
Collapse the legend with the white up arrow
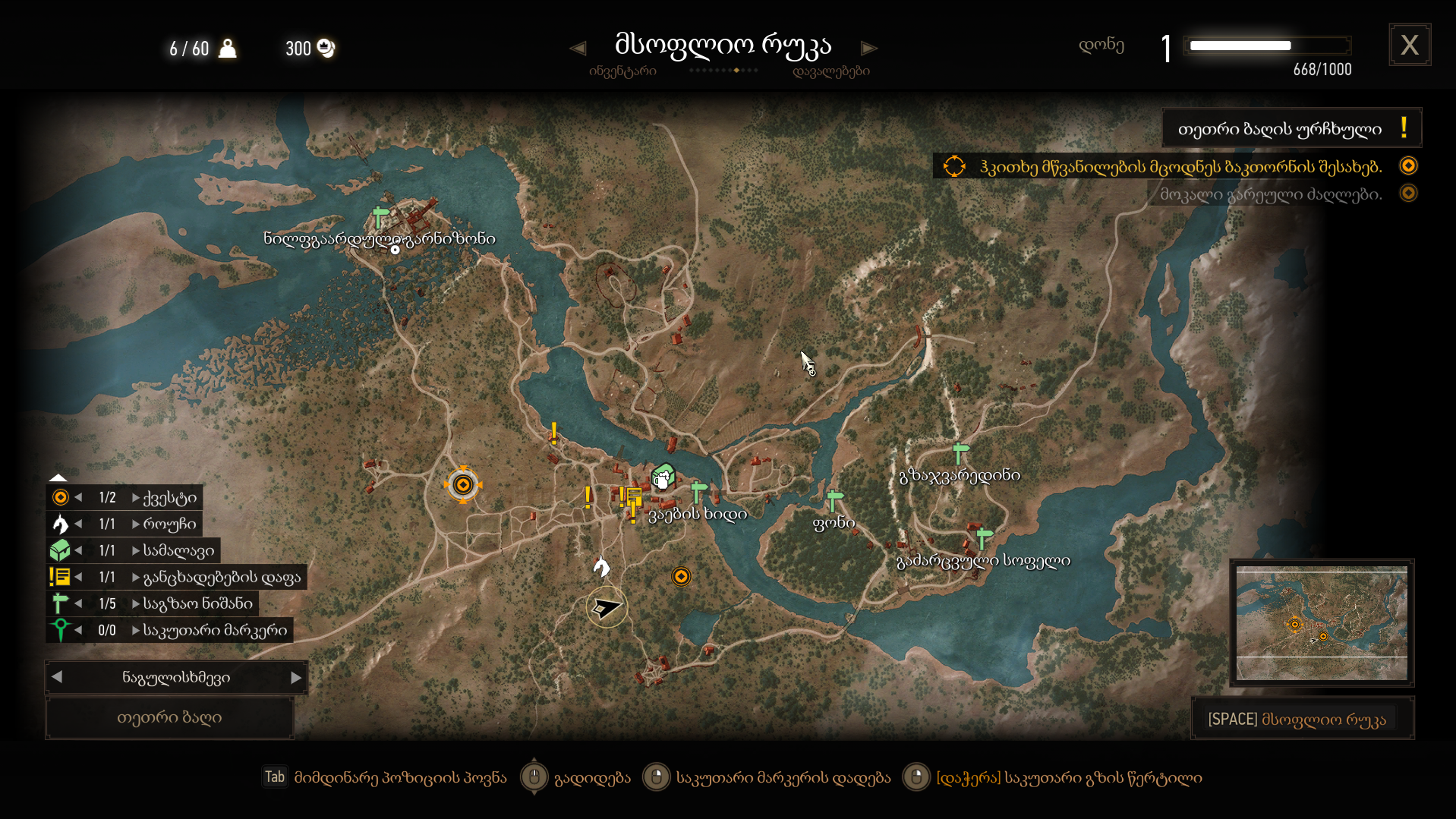coord(58,477)
